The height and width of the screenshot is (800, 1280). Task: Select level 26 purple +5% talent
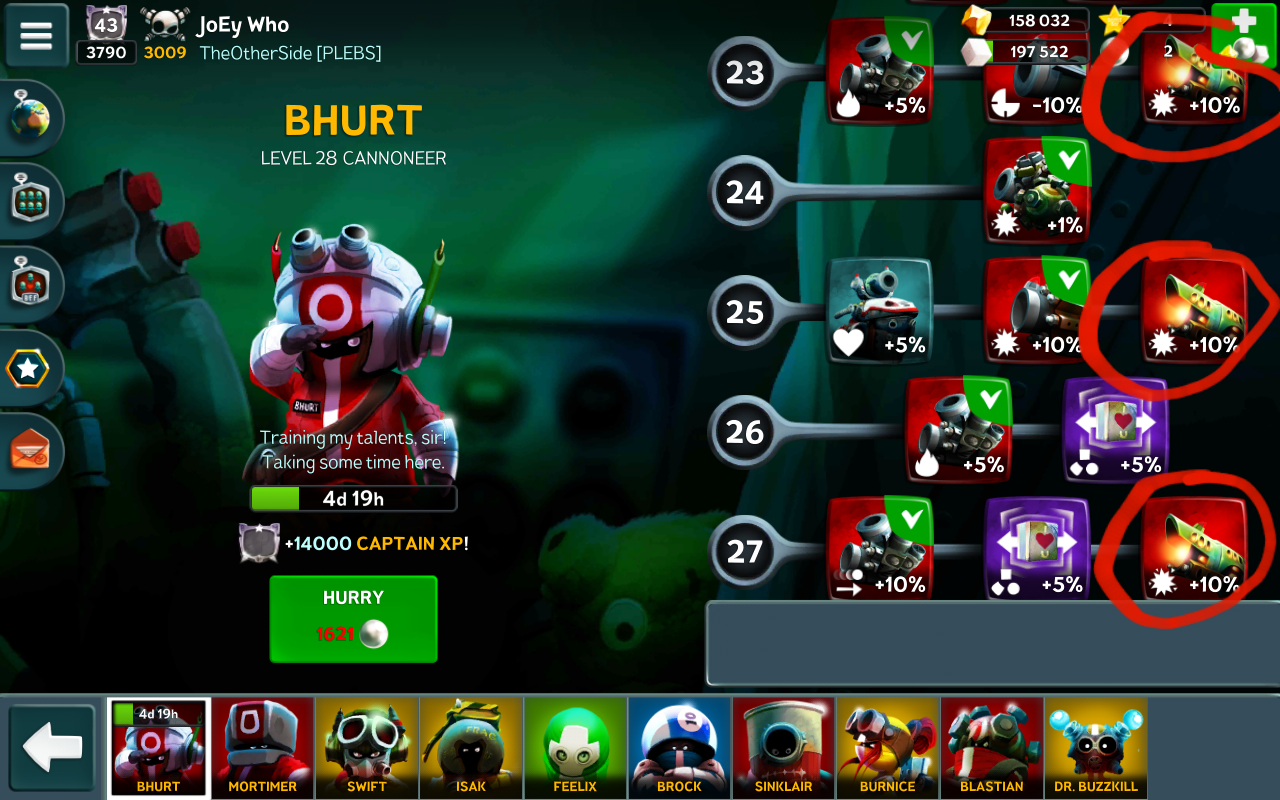(x=1115, y=430)
